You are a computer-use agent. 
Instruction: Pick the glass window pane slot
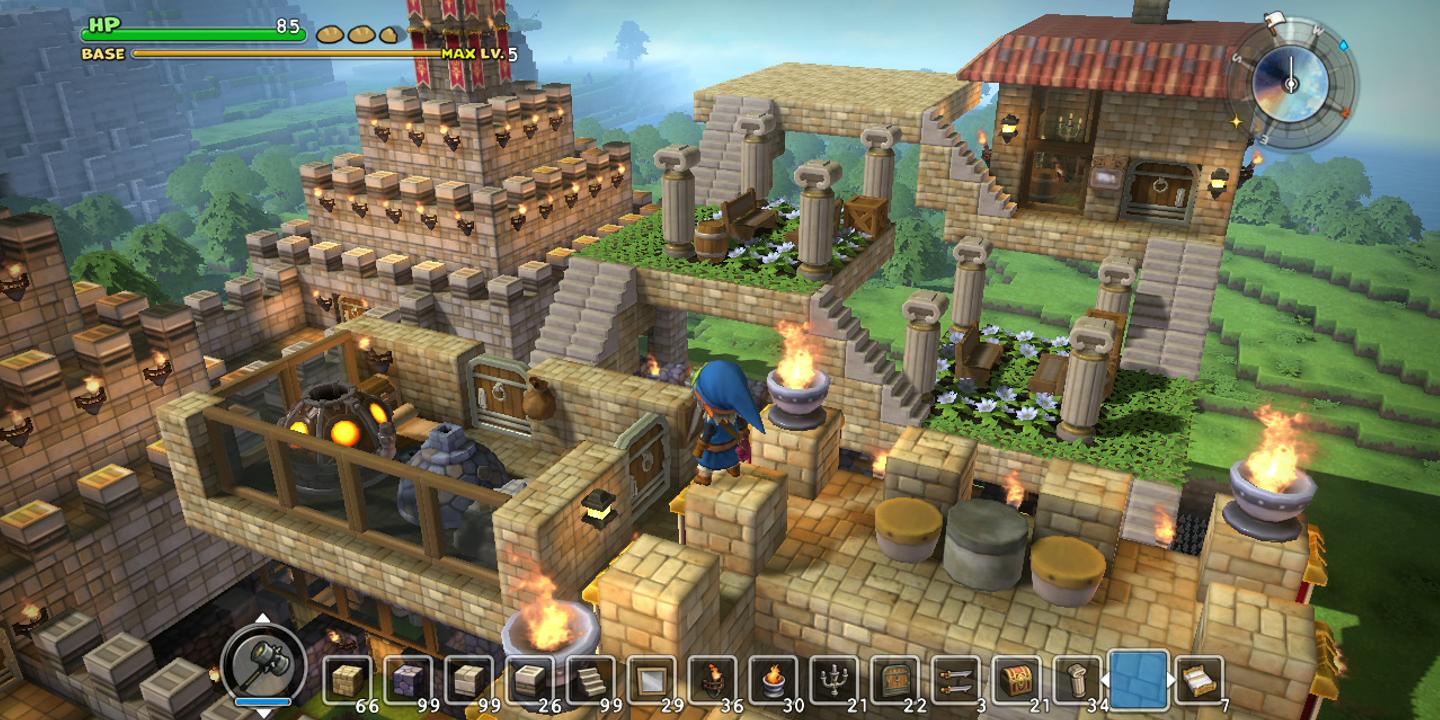[x=651, y=681]
